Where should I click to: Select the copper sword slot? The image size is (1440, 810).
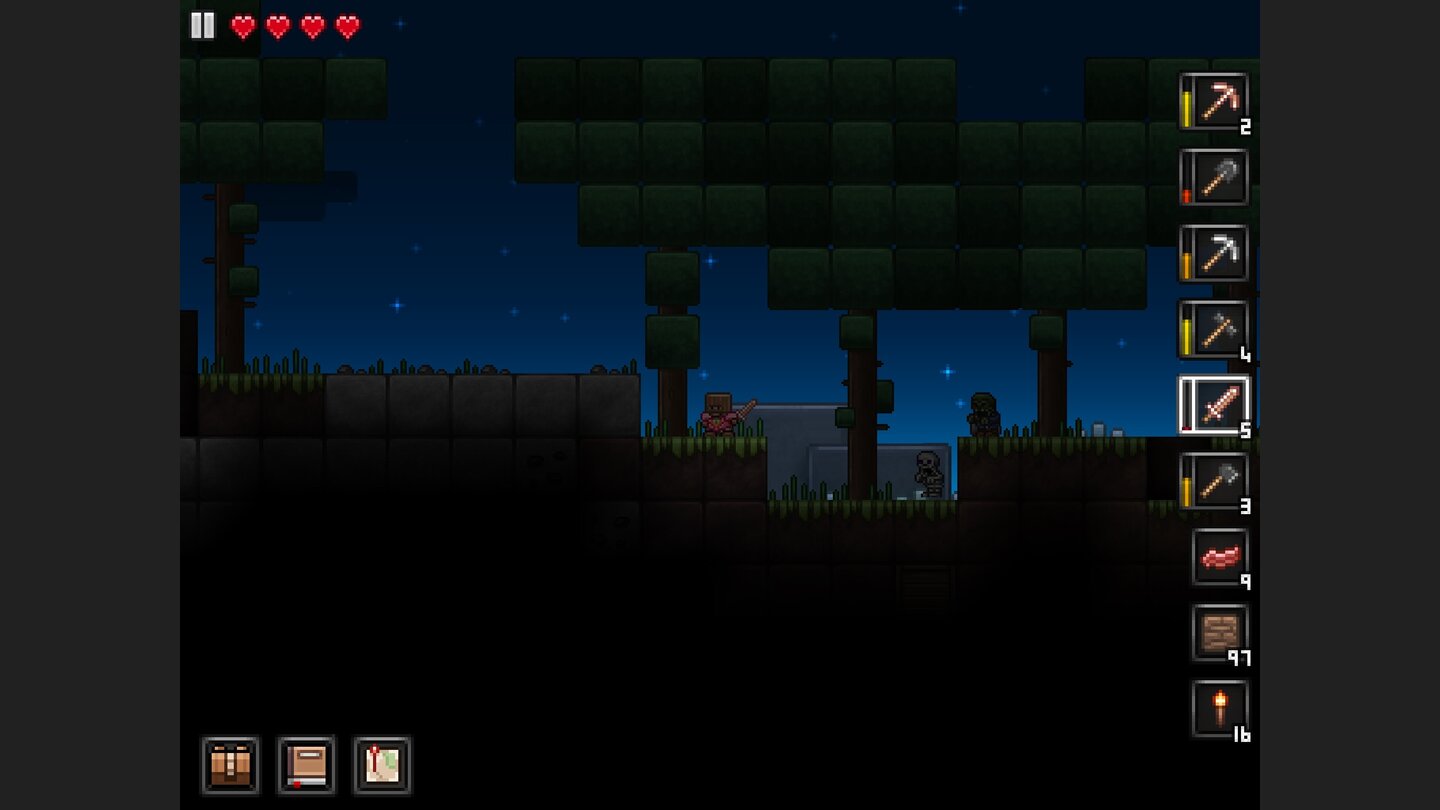pos(1214,405)
